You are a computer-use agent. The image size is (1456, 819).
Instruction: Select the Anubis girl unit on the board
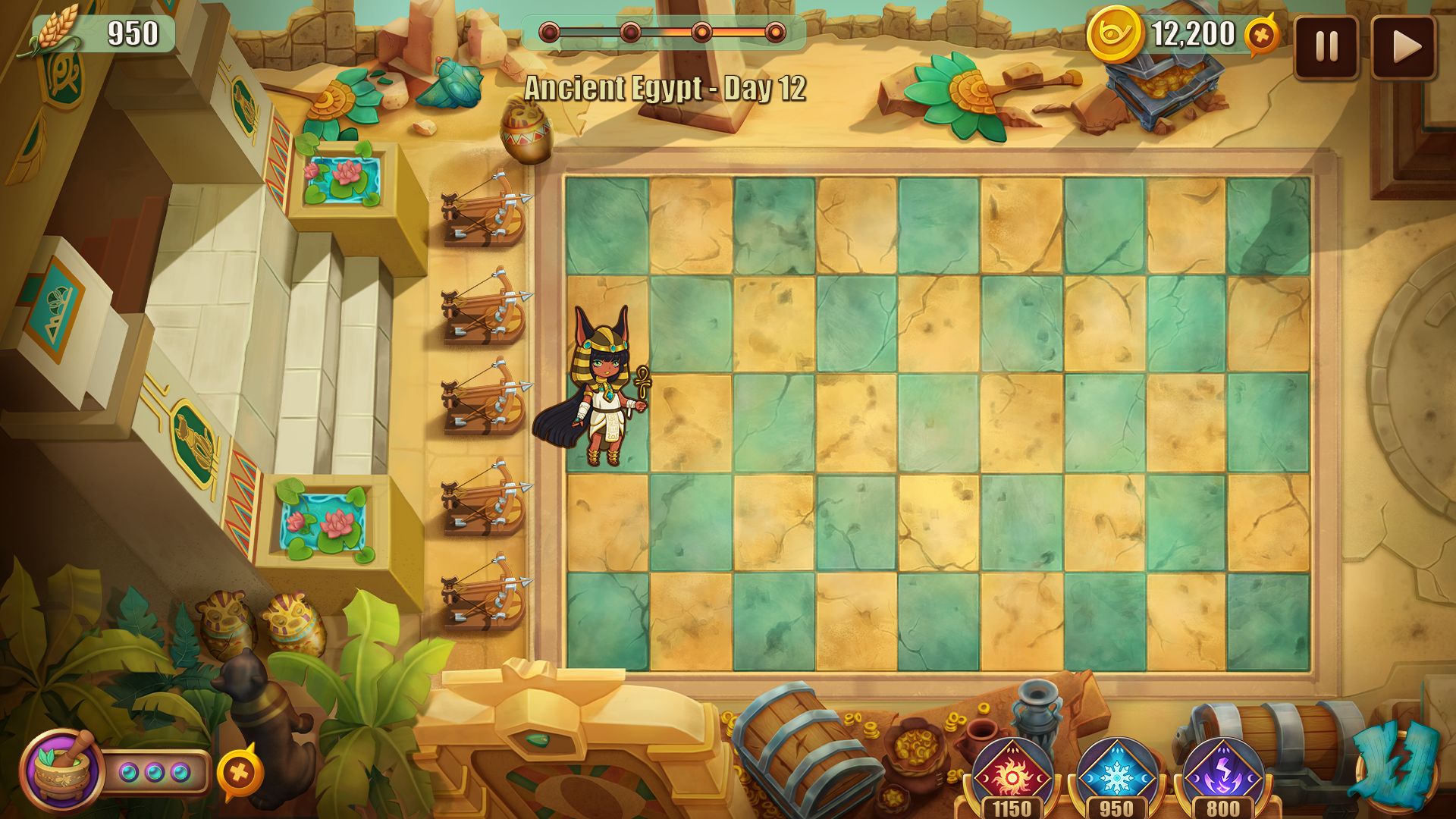601,387
